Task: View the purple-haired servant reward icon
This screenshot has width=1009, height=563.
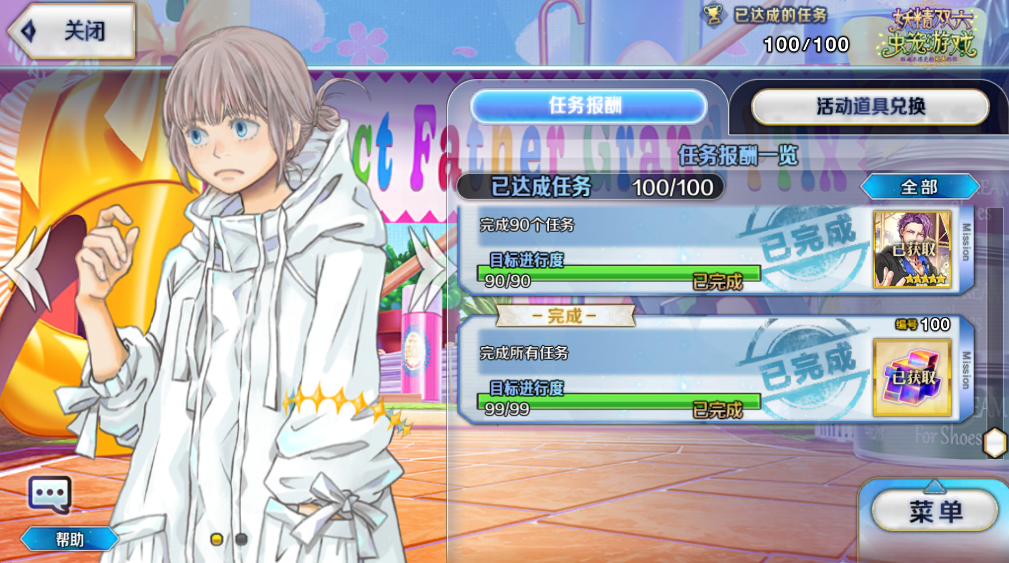Action: [912, 250]
